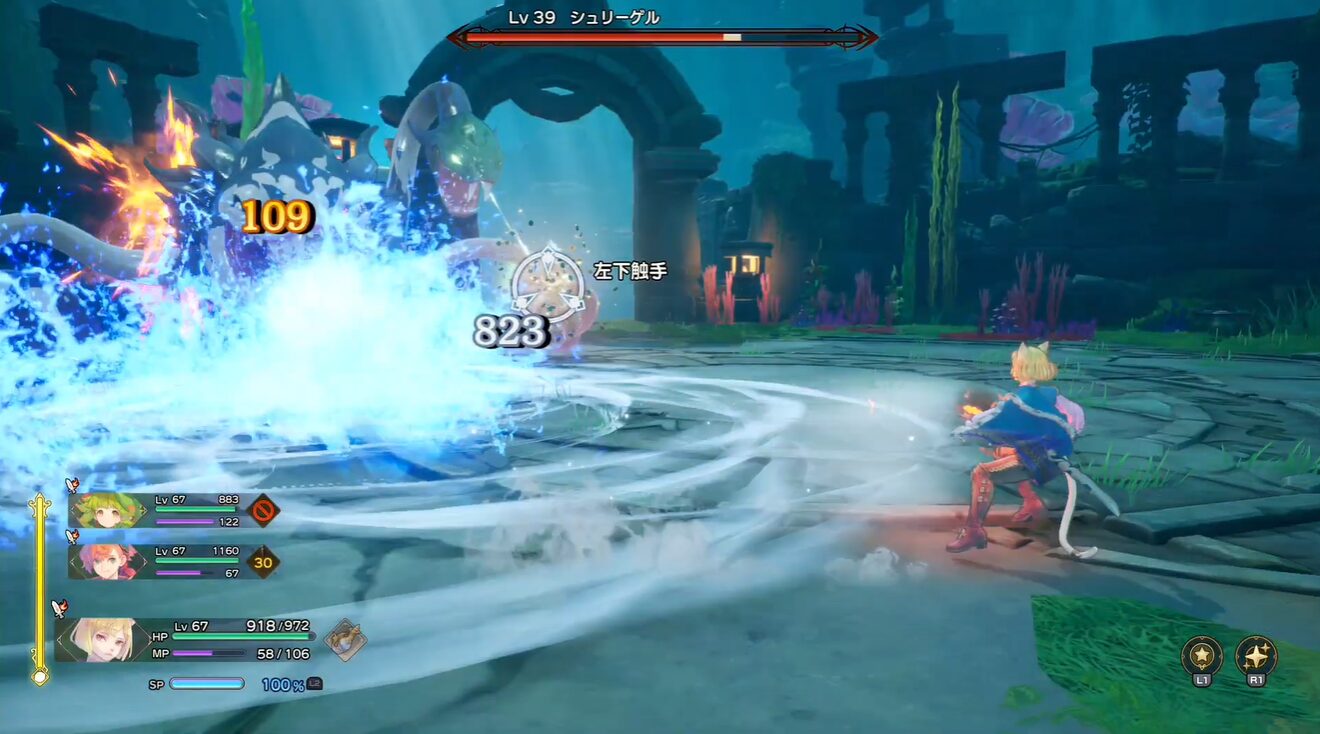
Task: Click the diamond icon showing 30
Action: point(263,562)
